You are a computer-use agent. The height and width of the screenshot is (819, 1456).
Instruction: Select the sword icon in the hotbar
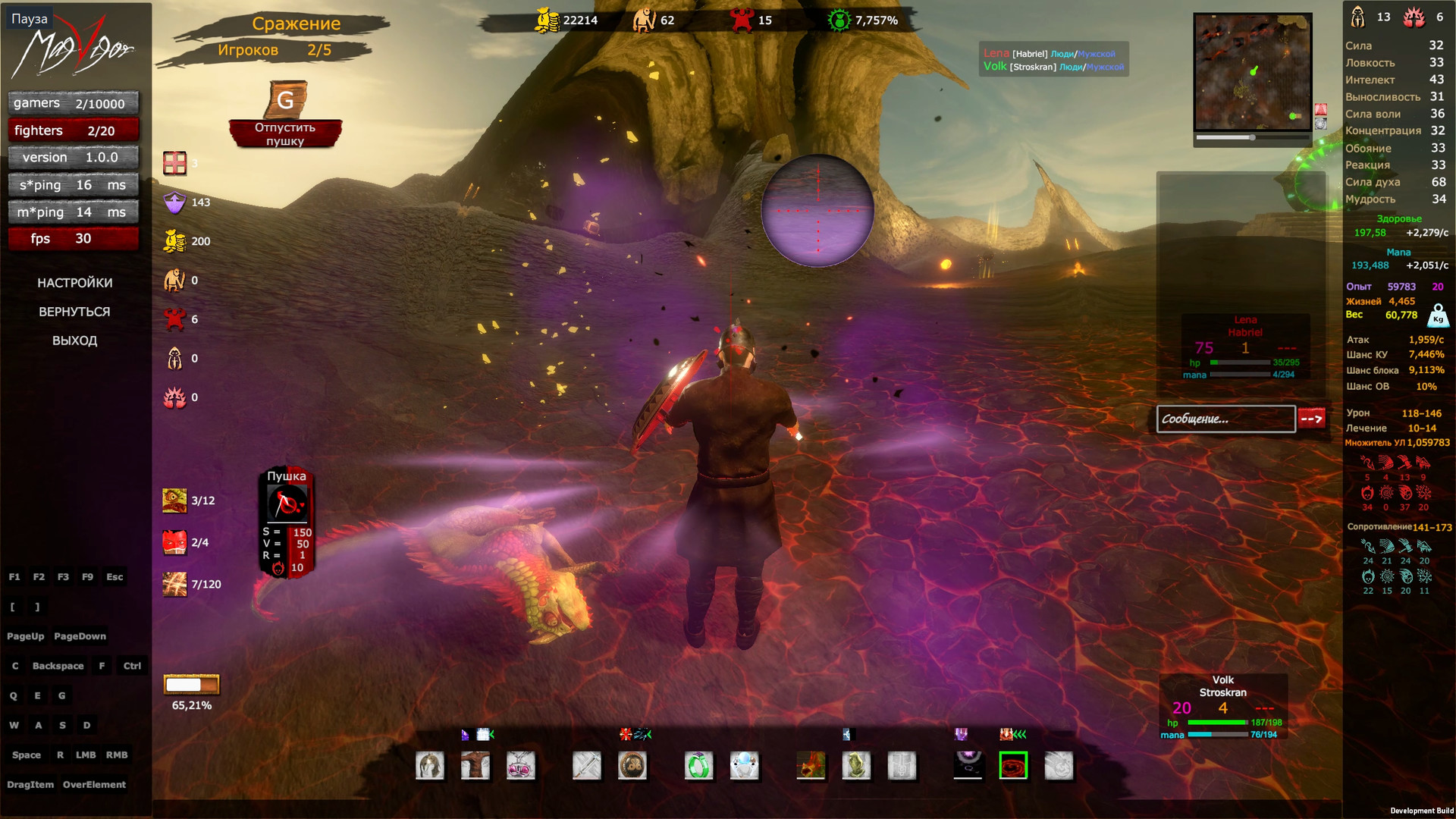587,766
